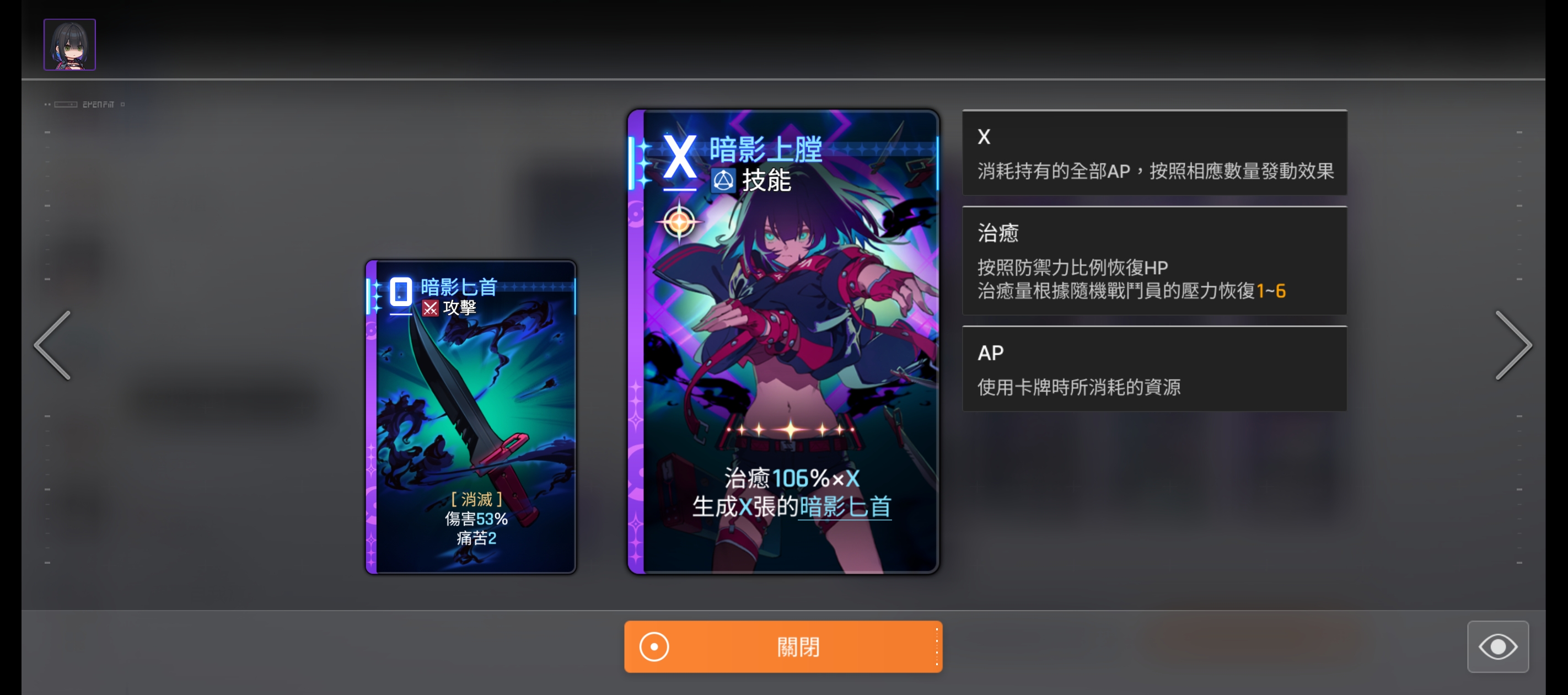Viewport: 1568px width, 695px height.
Task: Click the 攻擊 crossed-swords icon on 暗影匕首
Action: click(431, 308)
